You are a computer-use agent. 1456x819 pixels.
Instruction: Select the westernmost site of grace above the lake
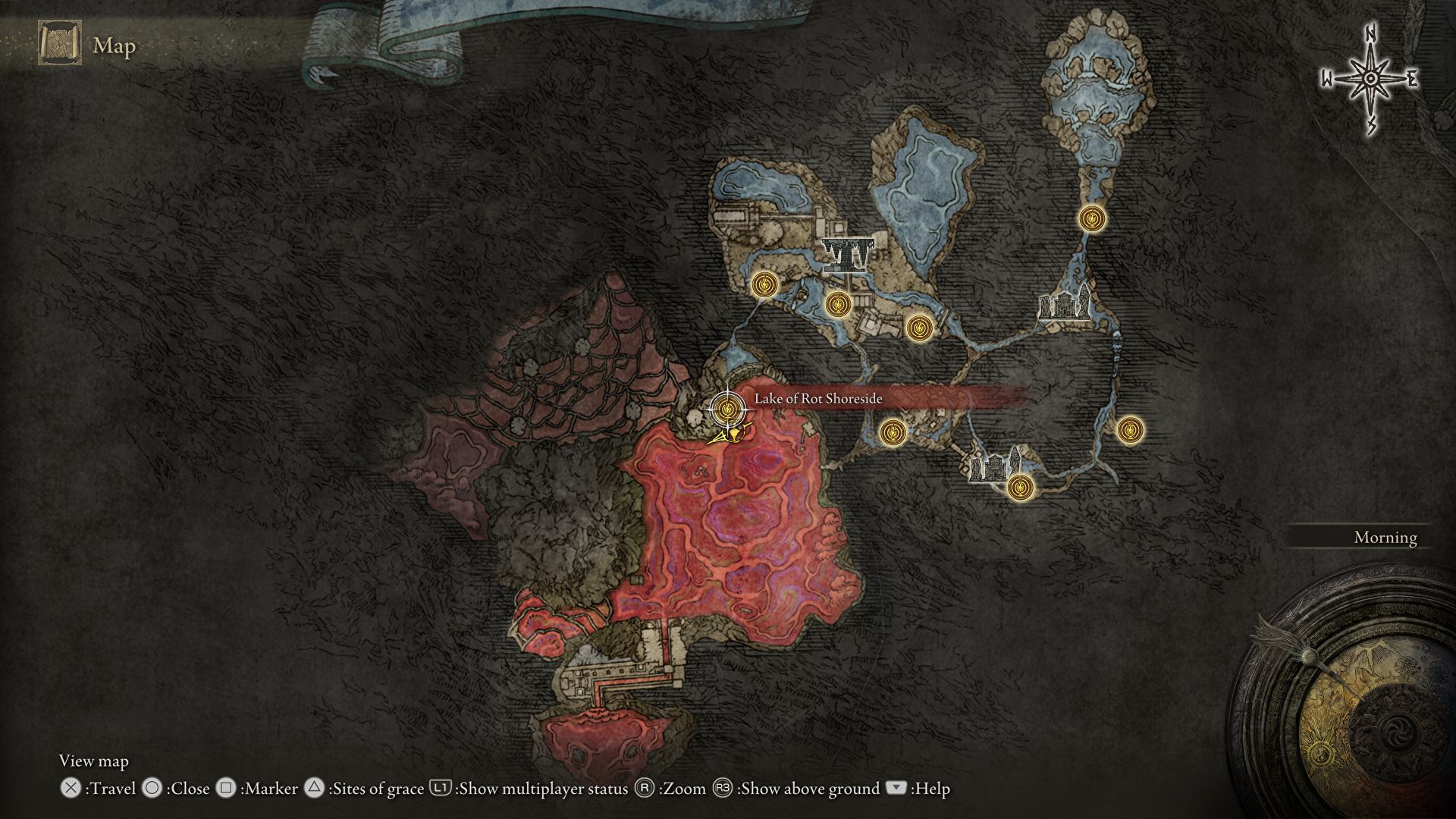764,286
